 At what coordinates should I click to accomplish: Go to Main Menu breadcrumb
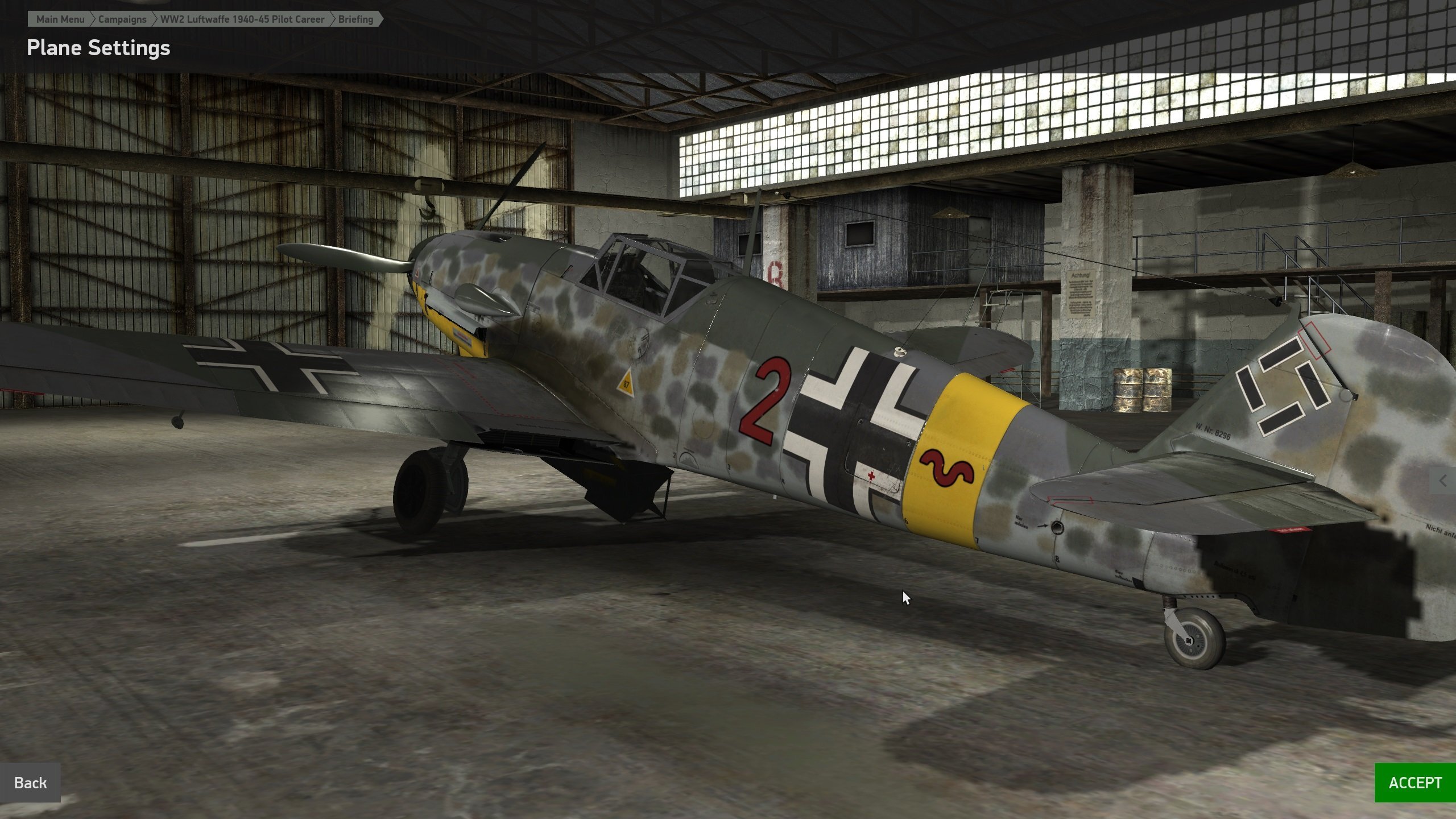click(x=60, y=19)
